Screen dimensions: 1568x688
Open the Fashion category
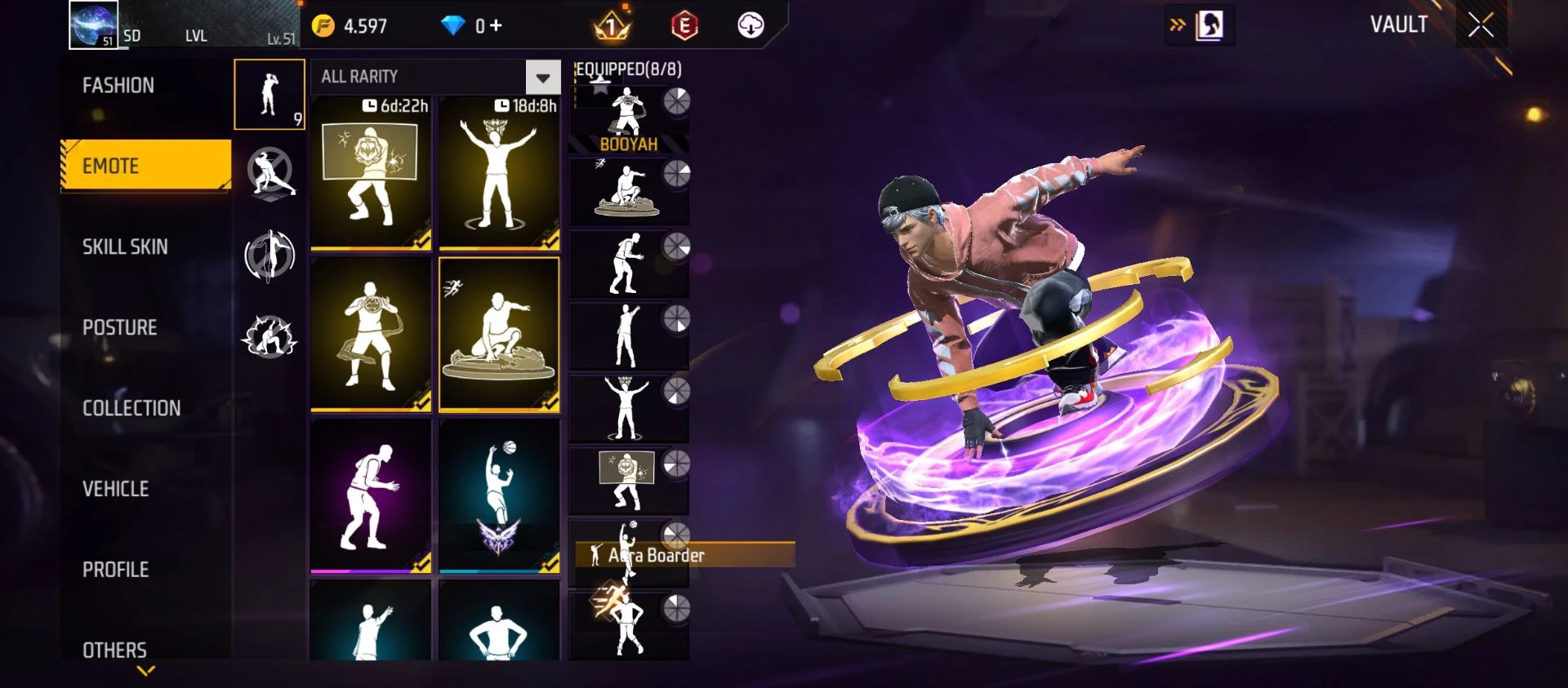118,86
